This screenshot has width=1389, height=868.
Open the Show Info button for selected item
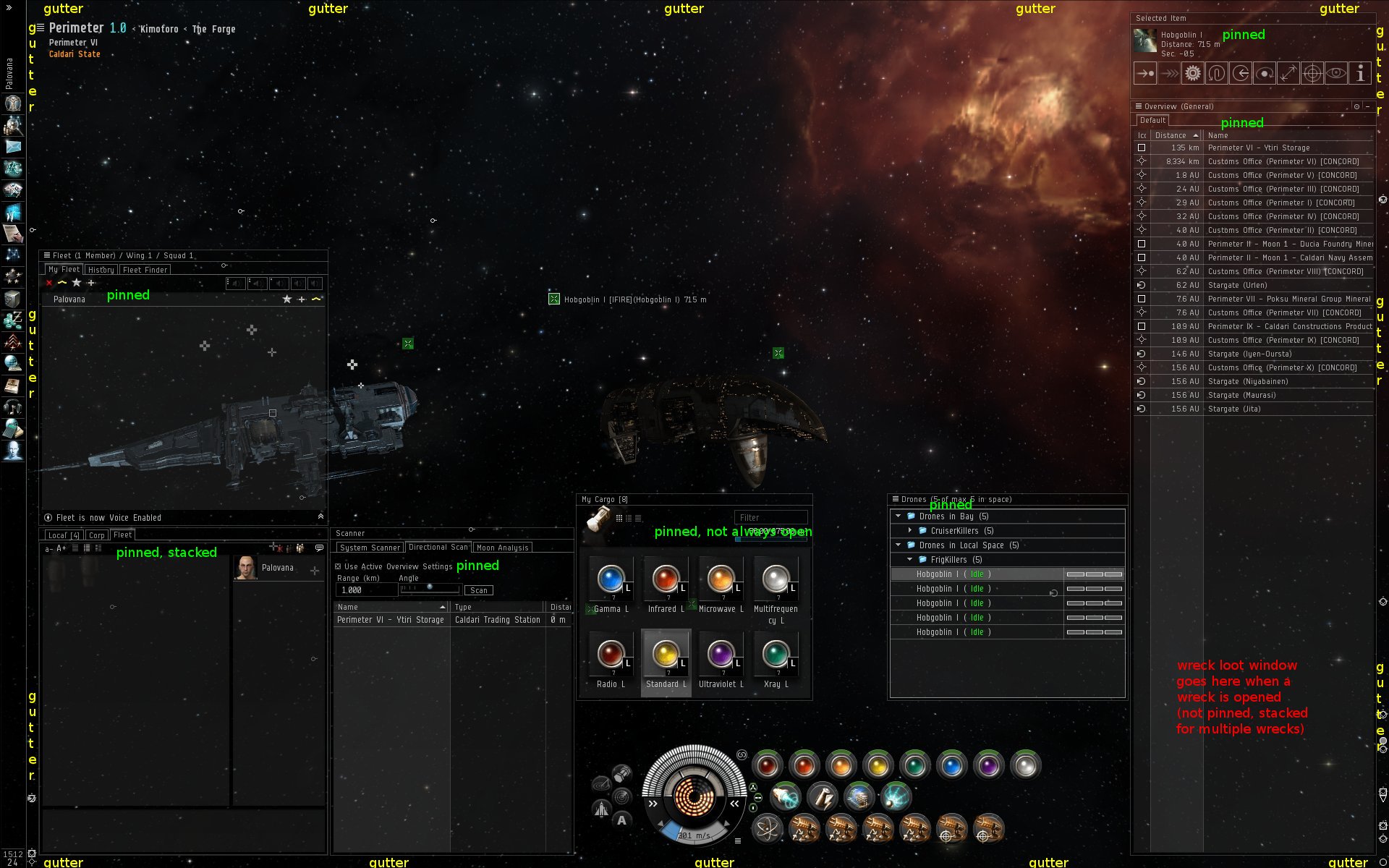[1360, 73]
